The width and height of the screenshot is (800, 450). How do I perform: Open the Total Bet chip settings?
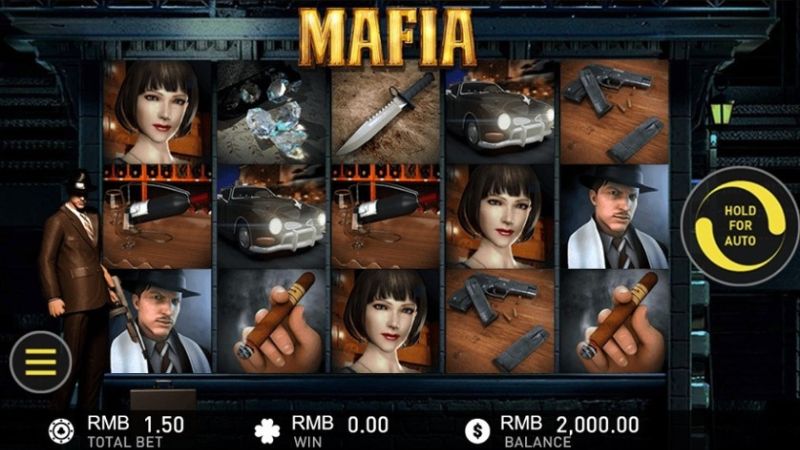click(62, 431)
